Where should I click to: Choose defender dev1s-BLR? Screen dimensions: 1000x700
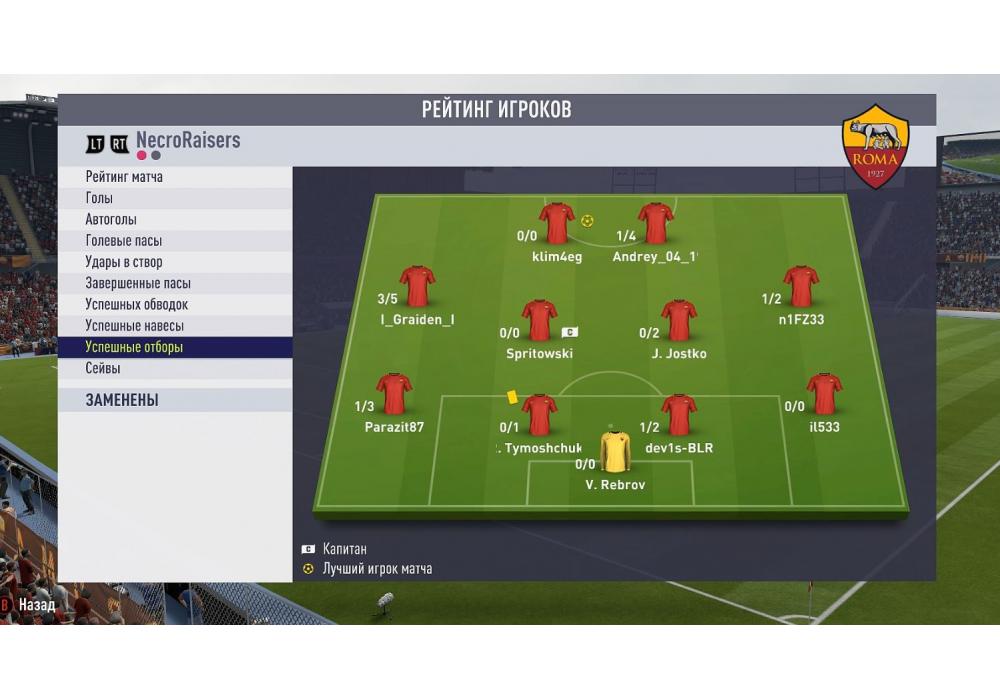(x=679, y=414)
